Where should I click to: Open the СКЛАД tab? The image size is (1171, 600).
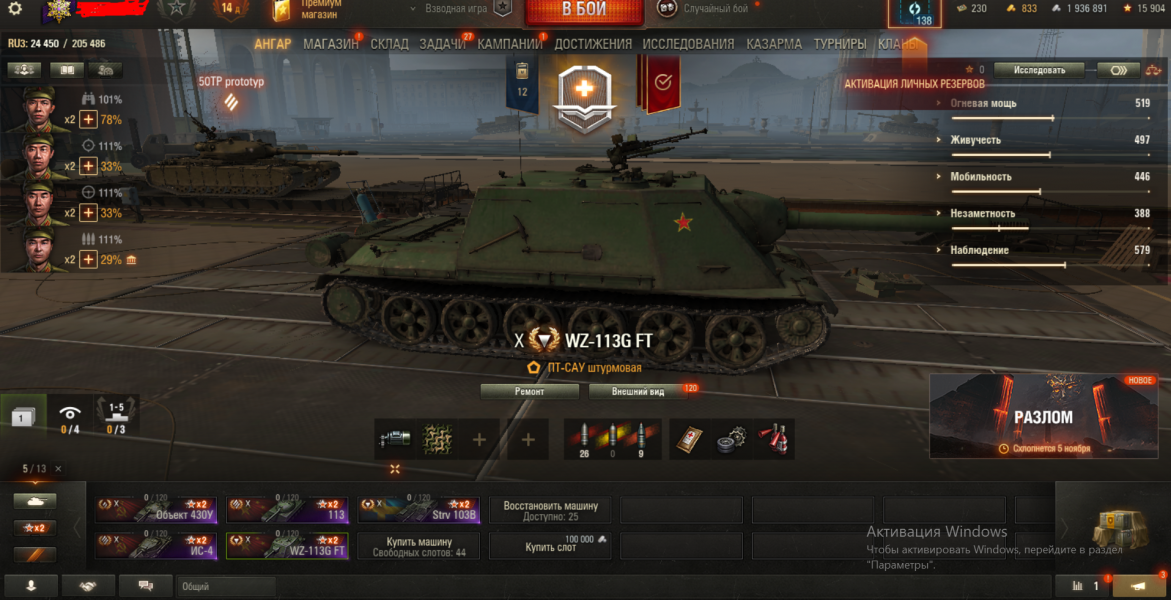tap(389, 44)
